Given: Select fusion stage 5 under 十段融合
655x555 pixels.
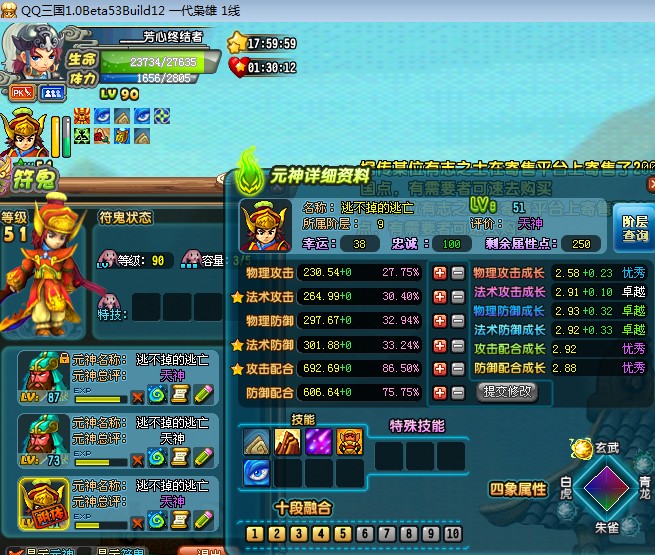Looking at the screenshot, I should point(343,534).
